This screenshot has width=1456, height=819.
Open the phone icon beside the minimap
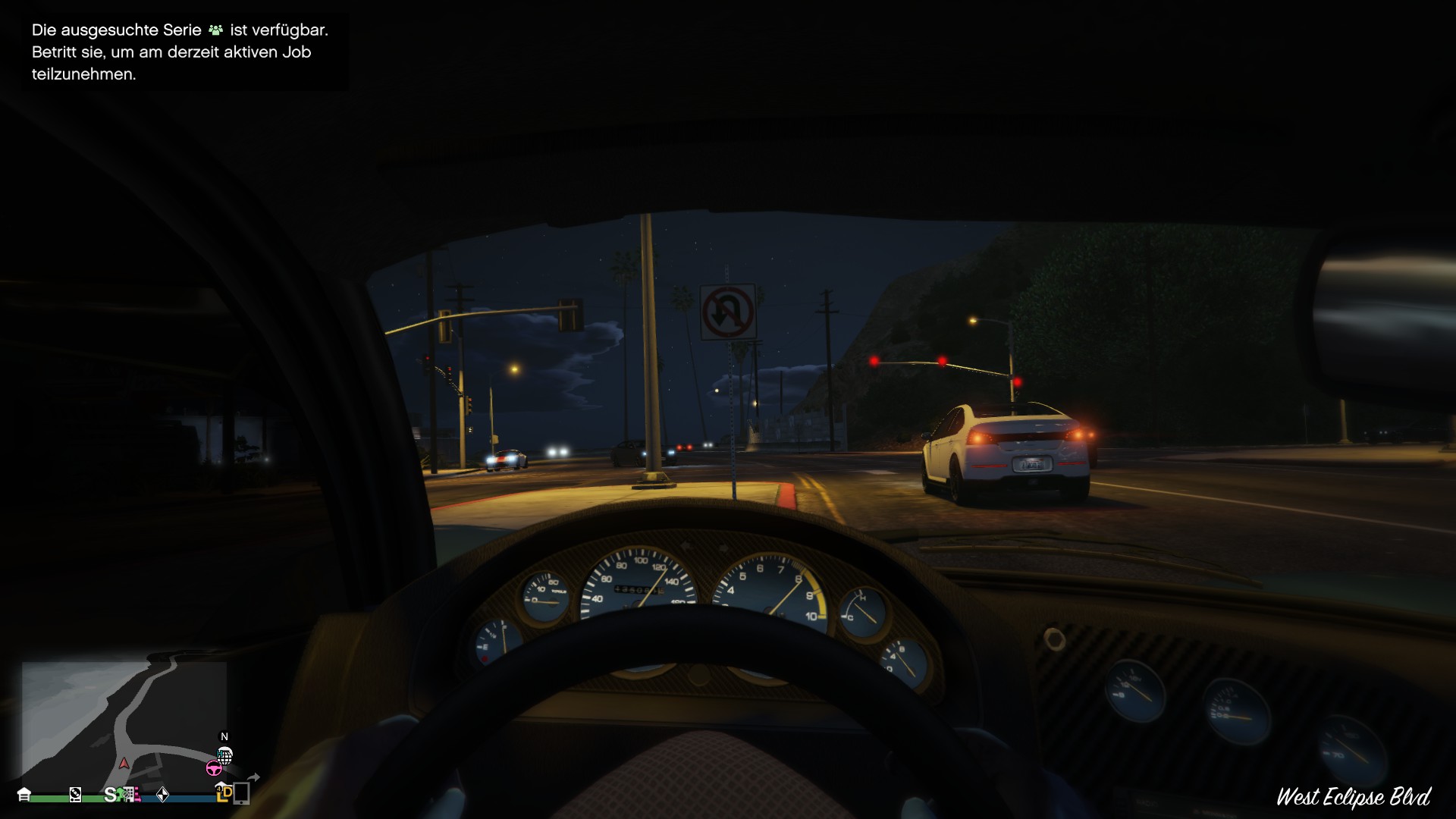tap(241, 793)
